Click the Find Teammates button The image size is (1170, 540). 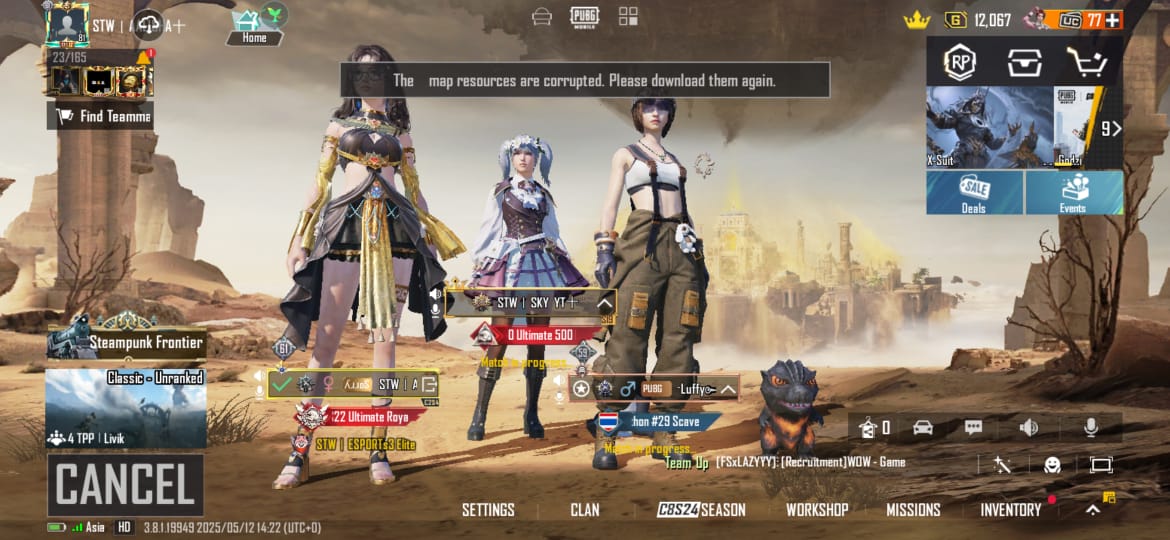[x=100, y=116]
